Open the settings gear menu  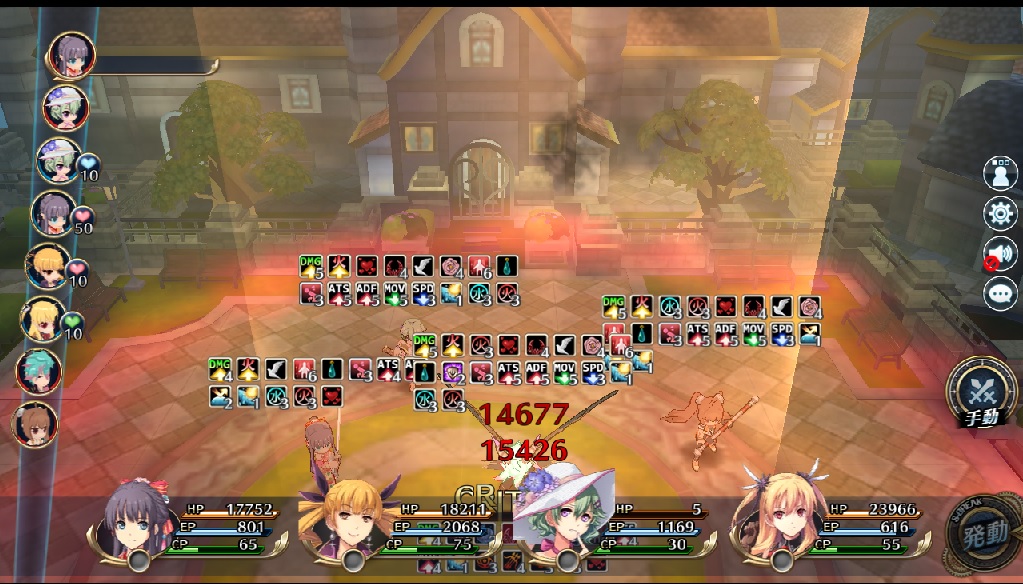[x=999, y=213]
